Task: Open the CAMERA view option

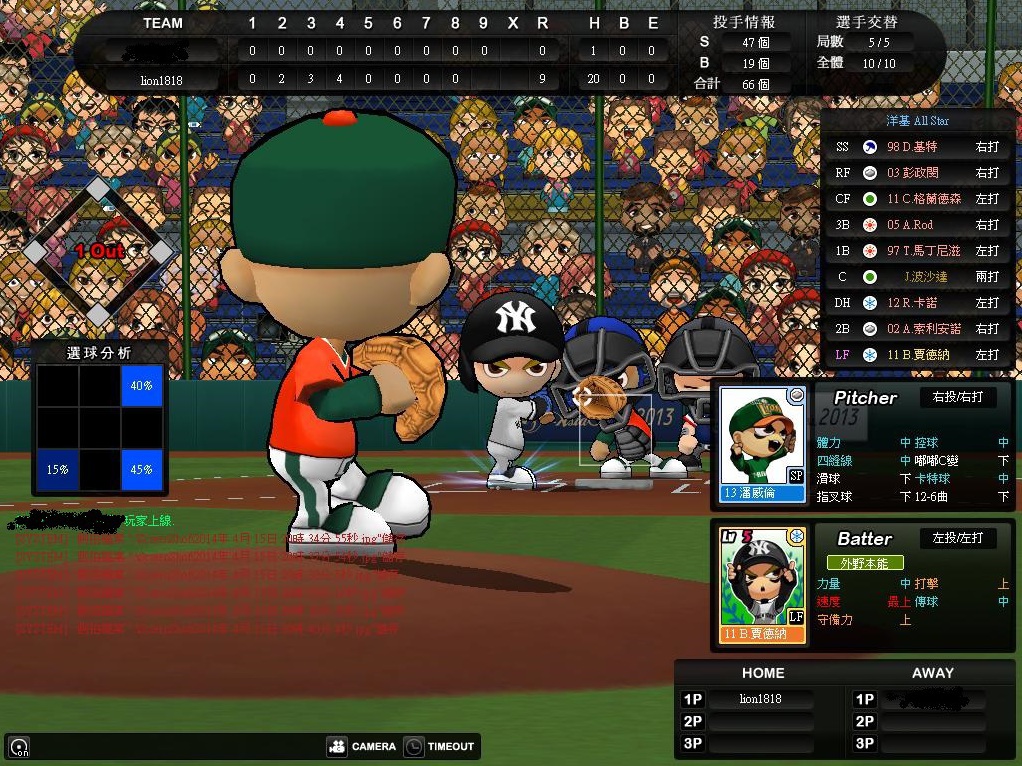Action: (362, 746)
